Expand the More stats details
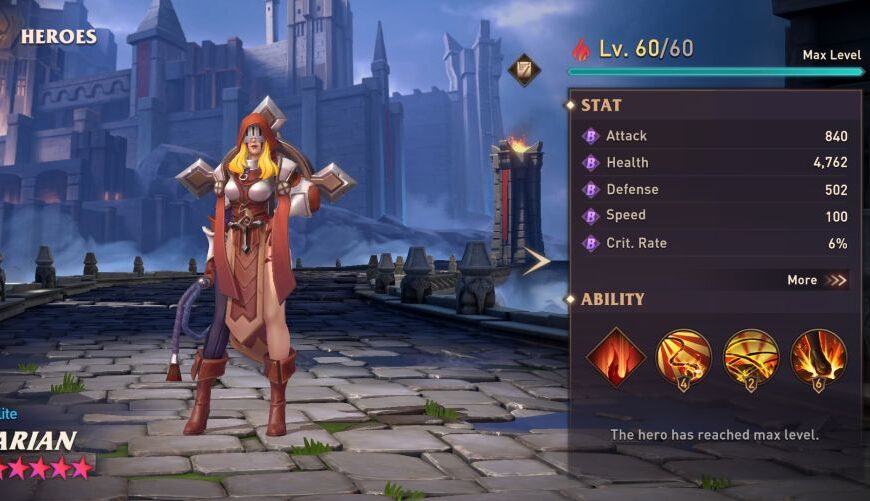The width and height of the screenshot is (870, 501). 817,280
